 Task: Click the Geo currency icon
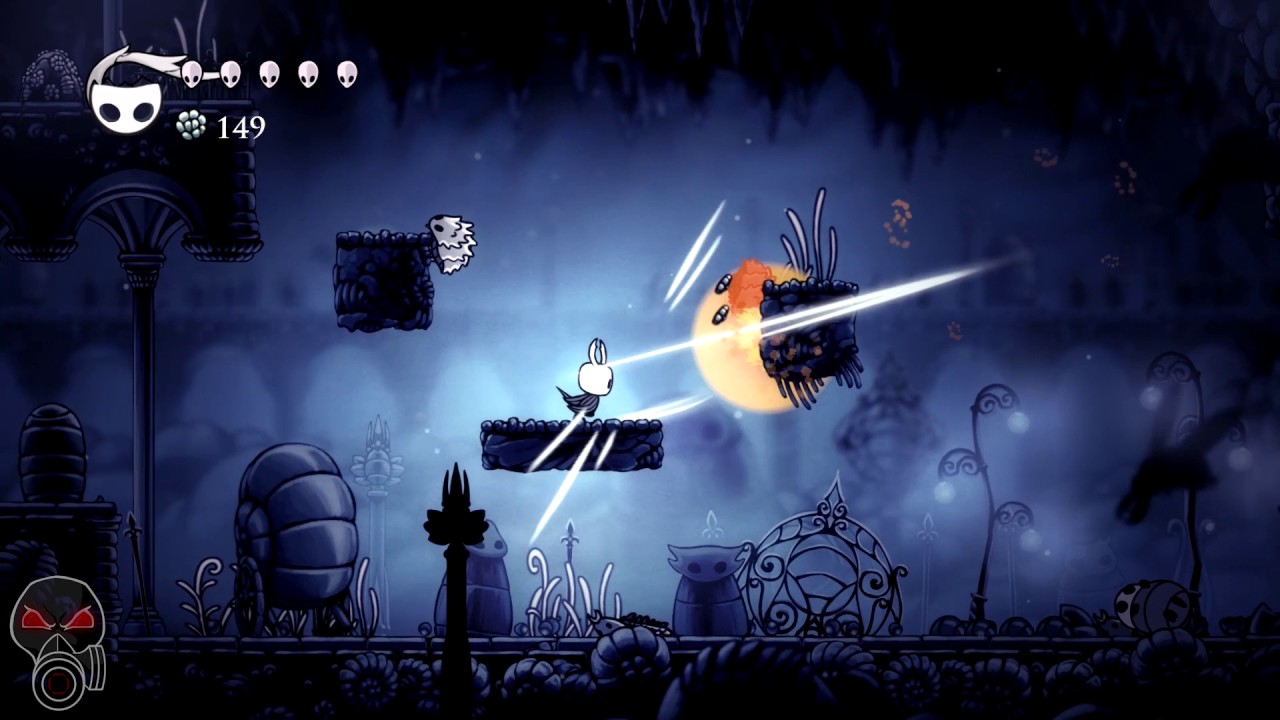(x=190, y=127)
